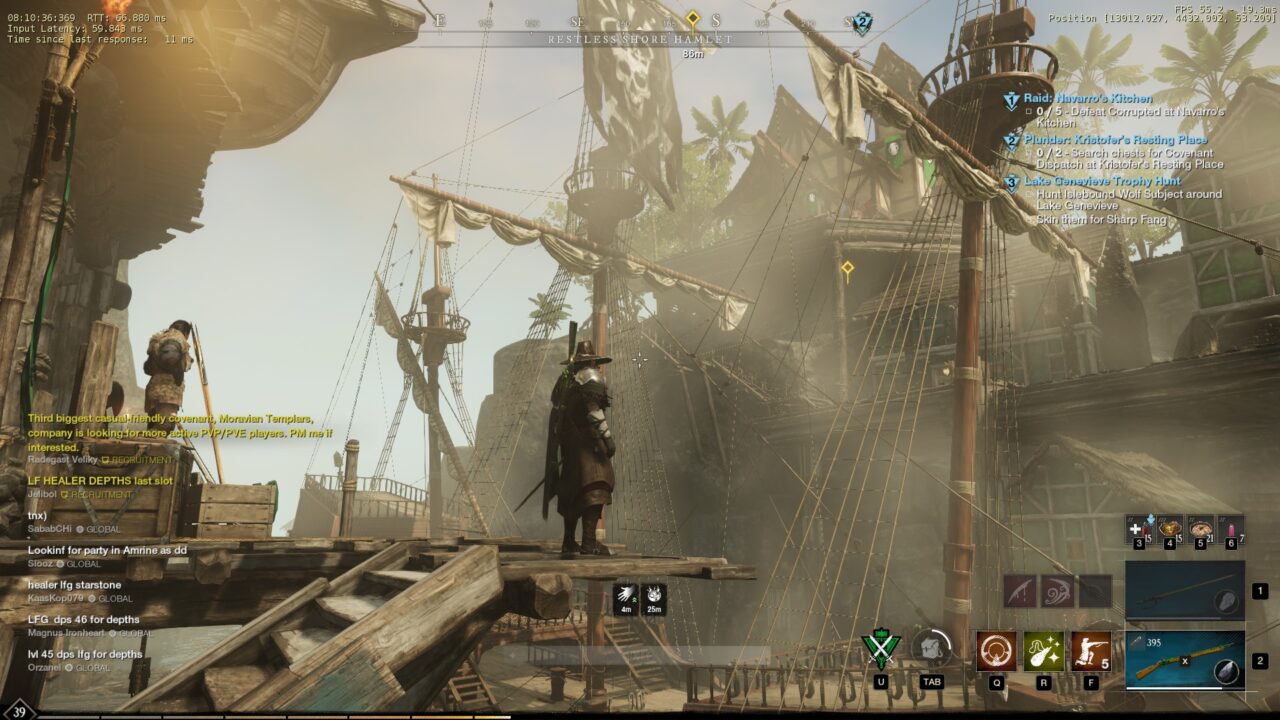This screenshot has width=1280, height=720.
Task: Select the level 39 badge
Action: pyautogui.click(x=19, y=709)
